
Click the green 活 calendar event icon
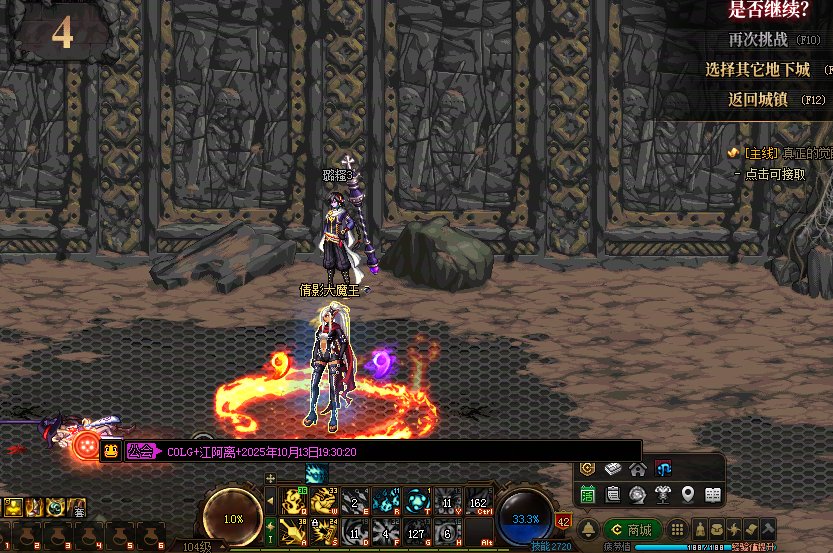click(588, 494)
